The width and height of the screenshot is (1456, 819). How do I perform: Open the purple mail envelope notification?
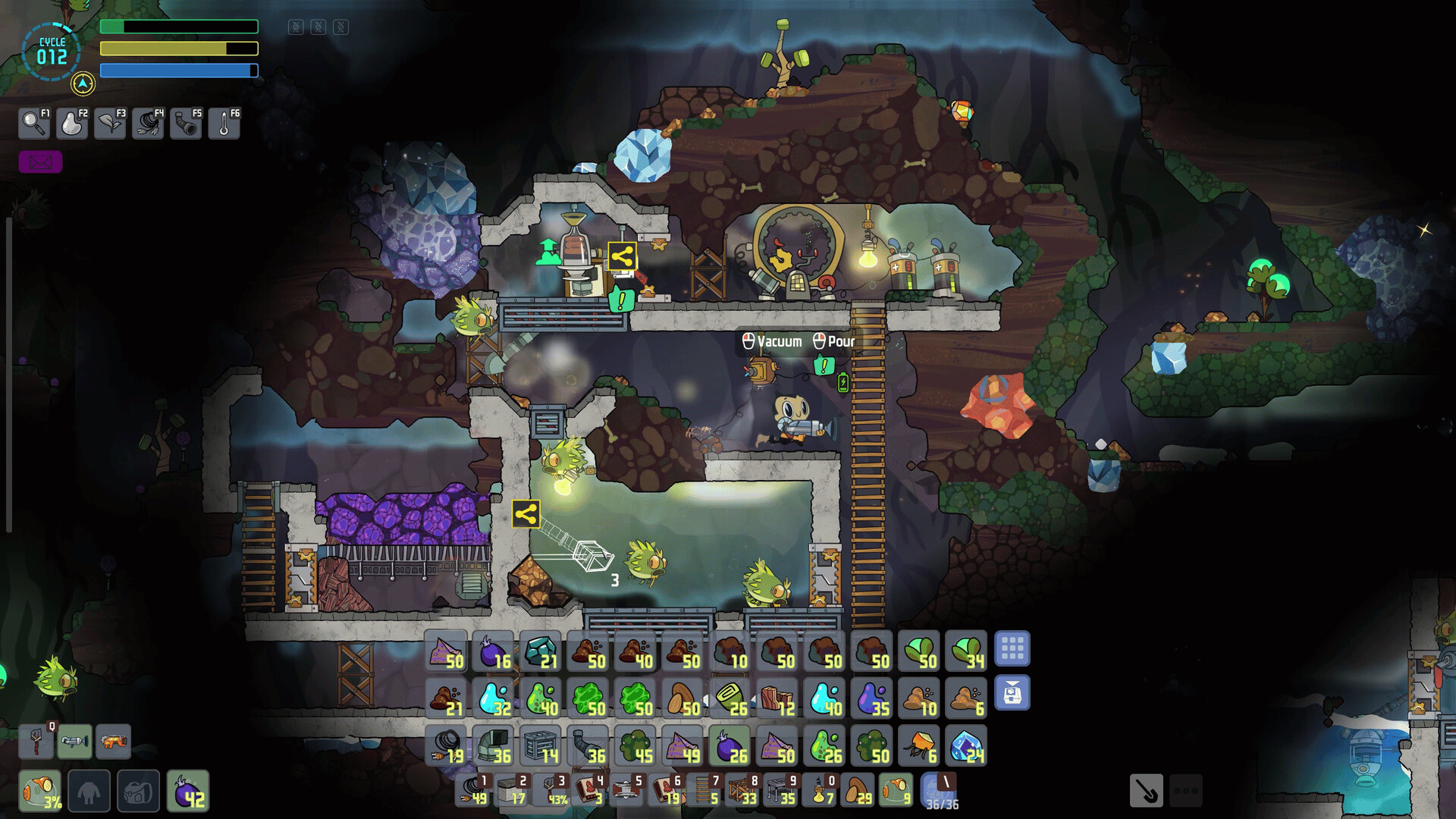40,162
